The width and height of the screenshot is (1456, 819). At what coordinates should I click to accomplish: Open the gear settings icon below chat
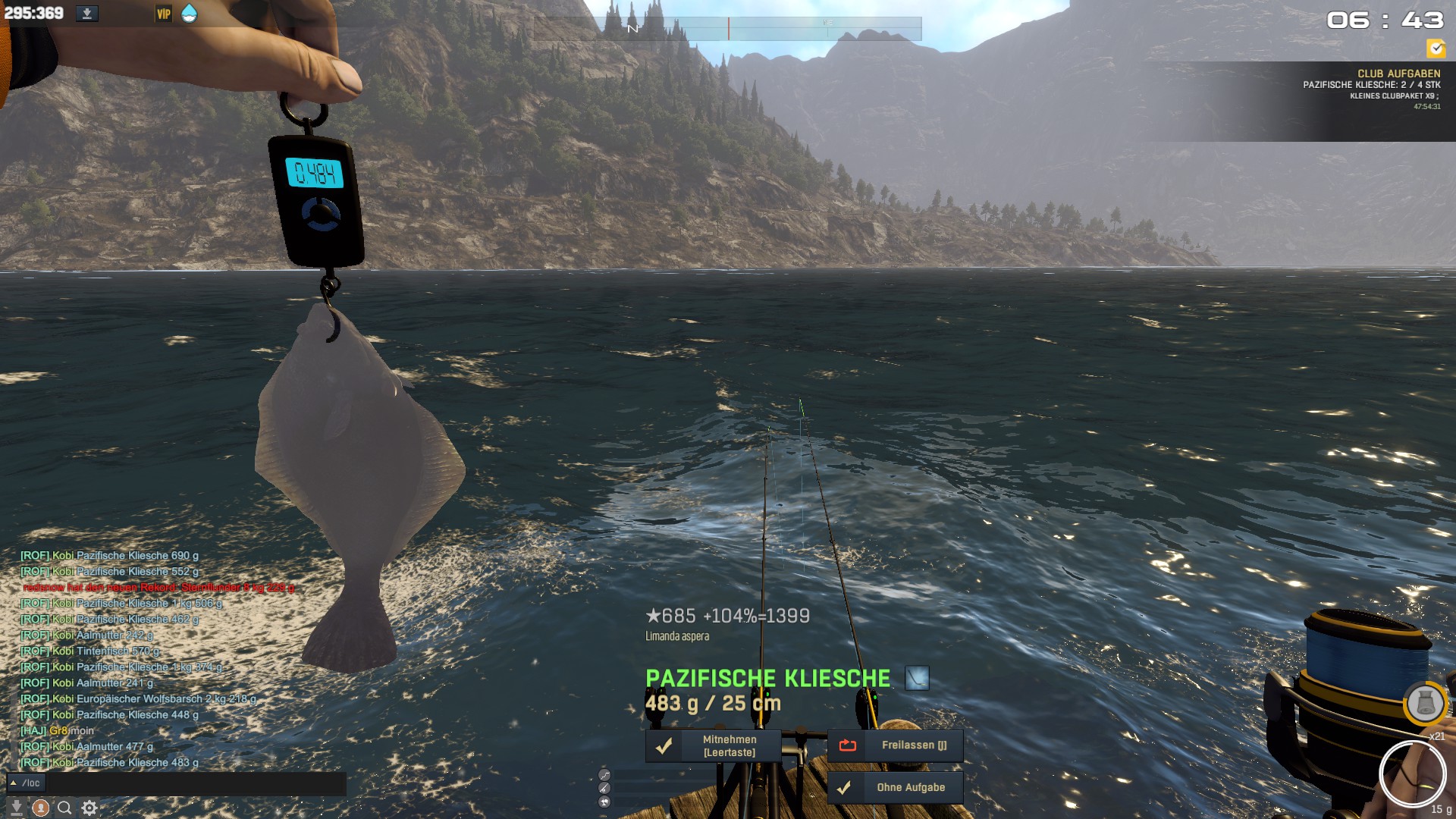point(89,808)
